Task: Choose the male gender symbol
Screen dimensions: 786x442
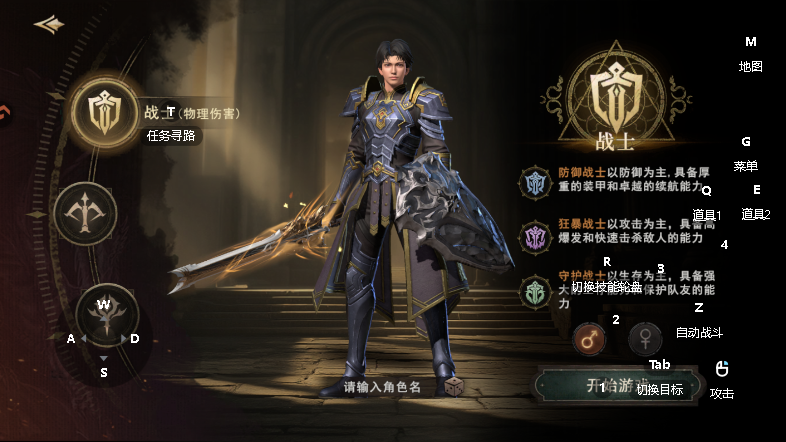Action: click(589, 340)
